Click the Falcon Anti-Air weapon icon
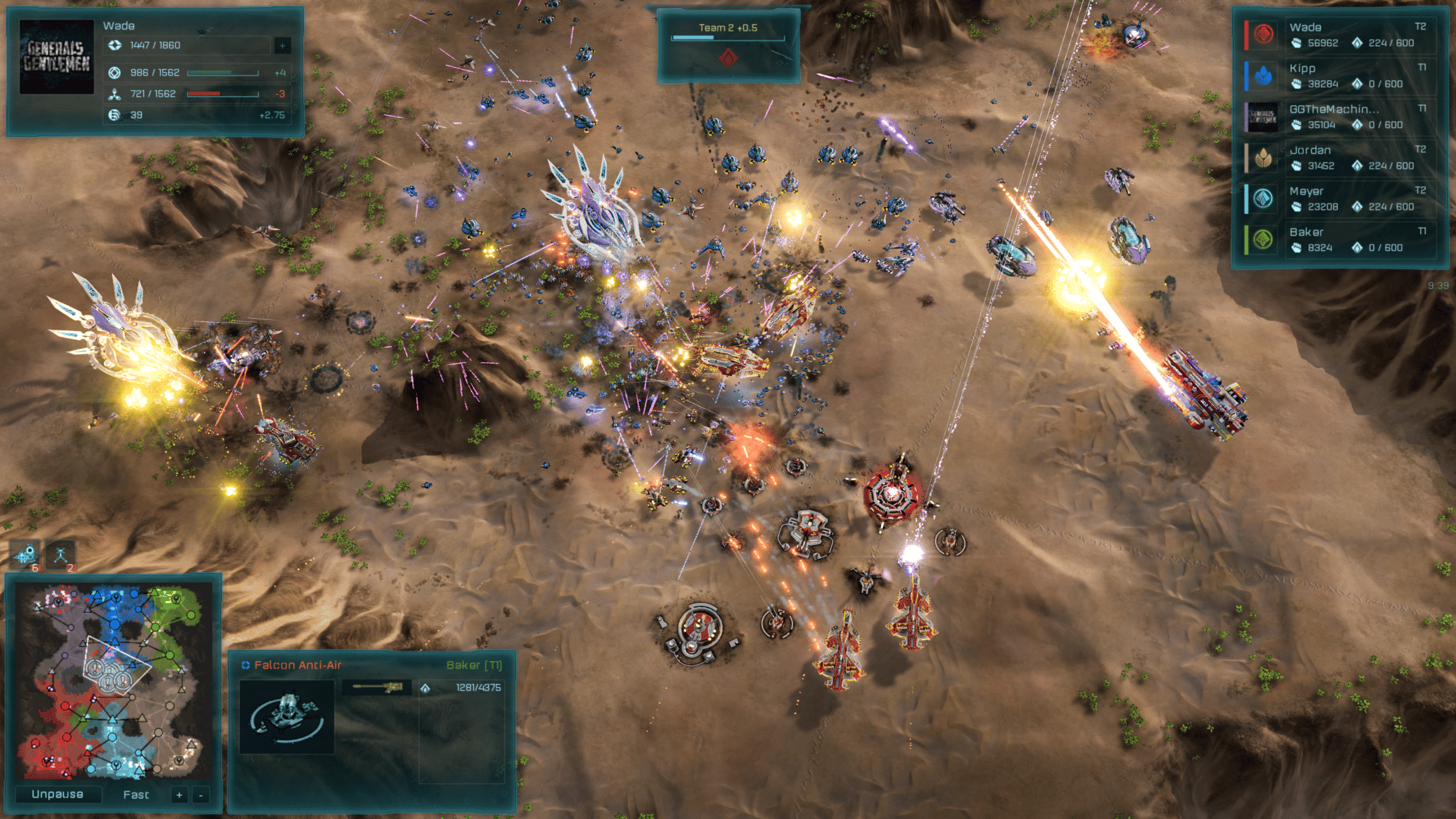 tap(378, 688)
